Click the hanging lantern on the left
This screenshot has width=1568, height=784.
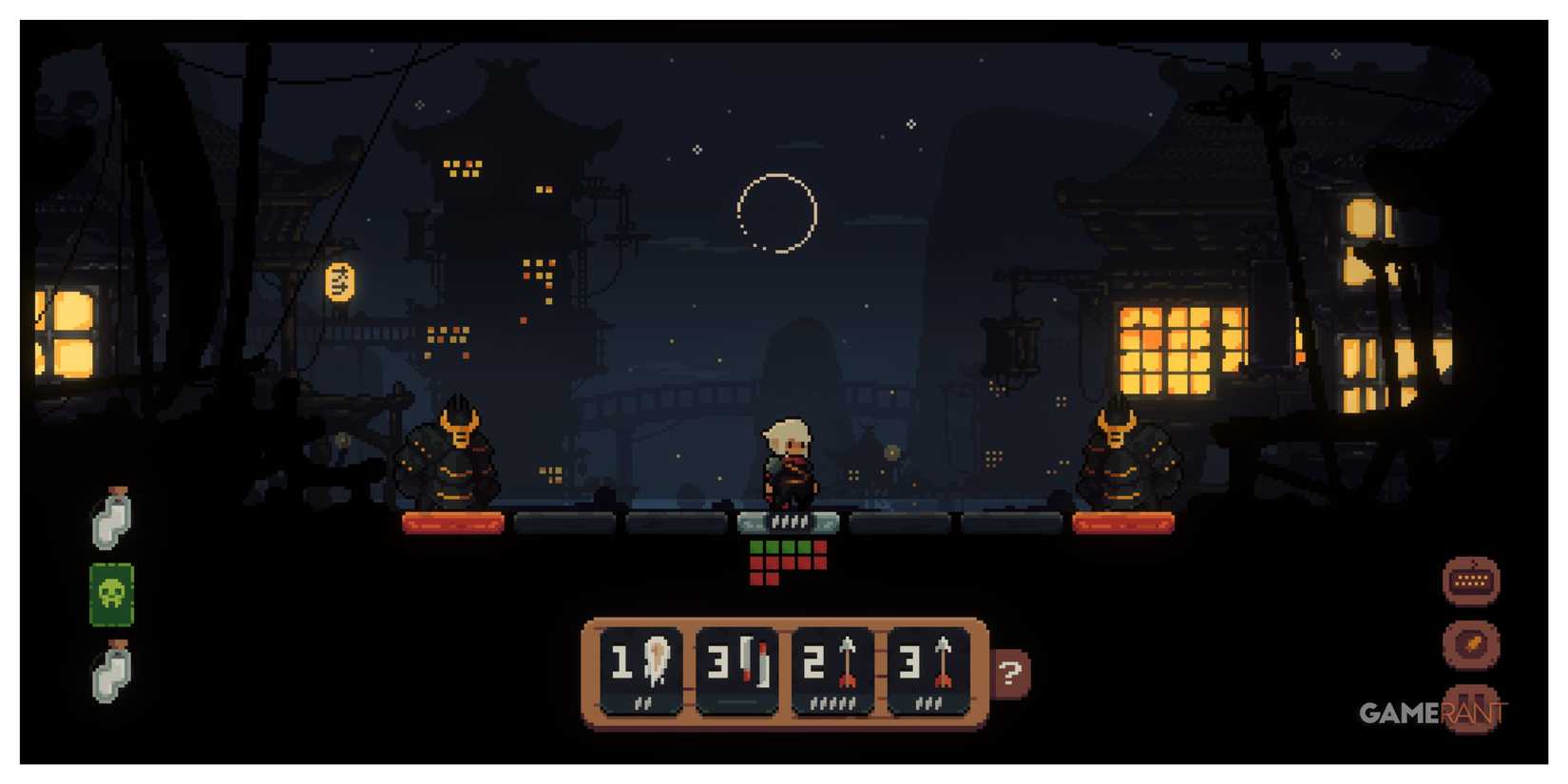pos(338,281)
